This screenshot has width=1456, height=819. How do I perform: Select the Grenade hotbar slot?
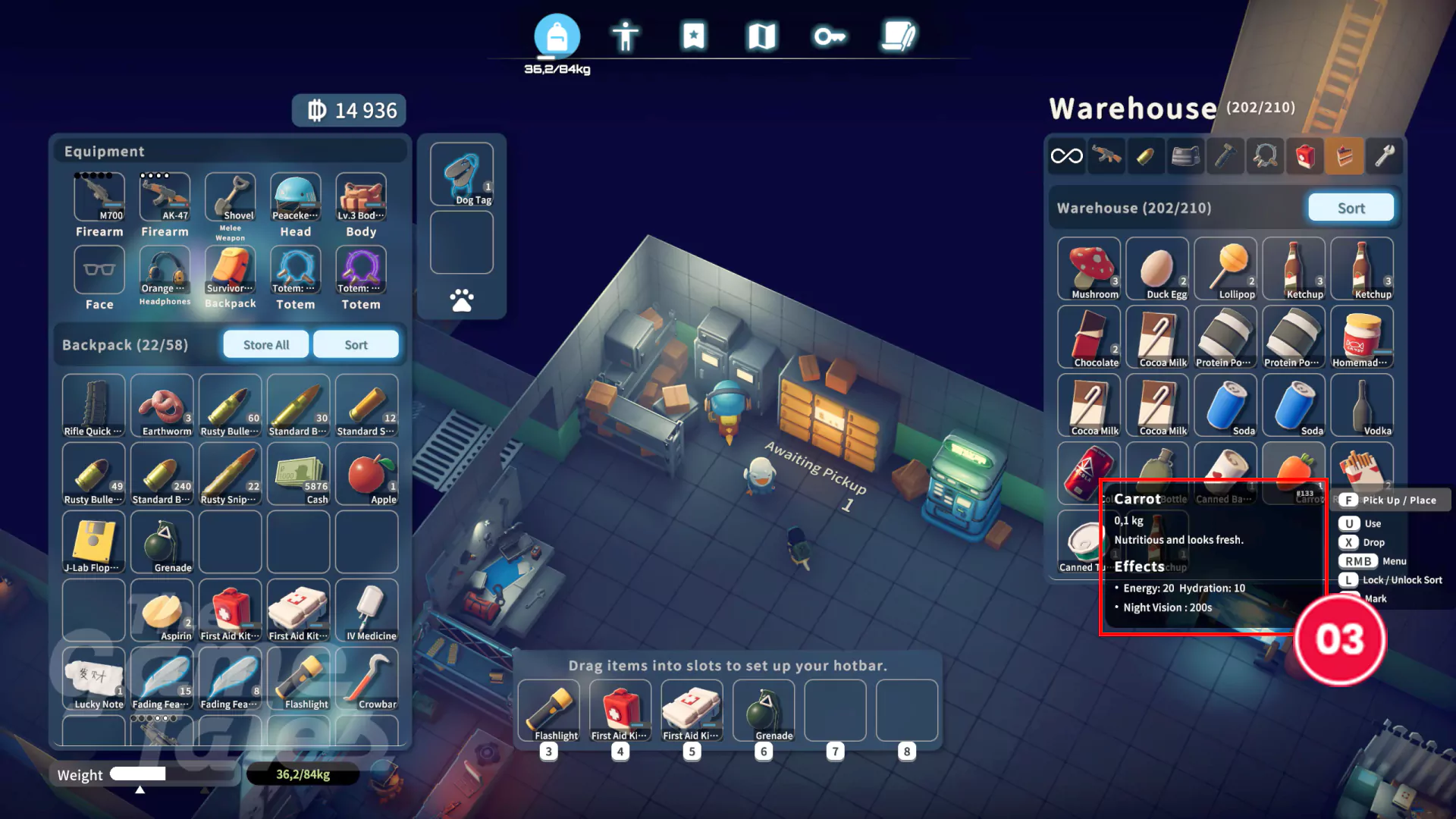764,711
